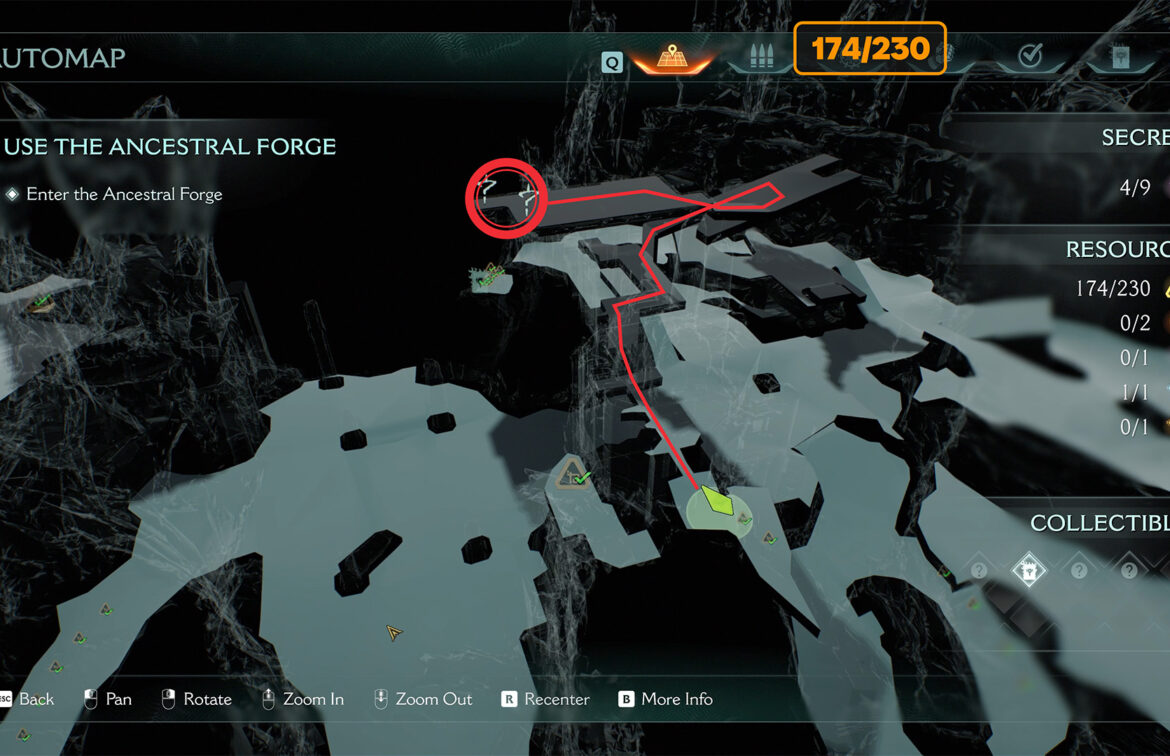Choose Recenter to reset the map view
1170x756 pixels.
click(x=546, y=699)
